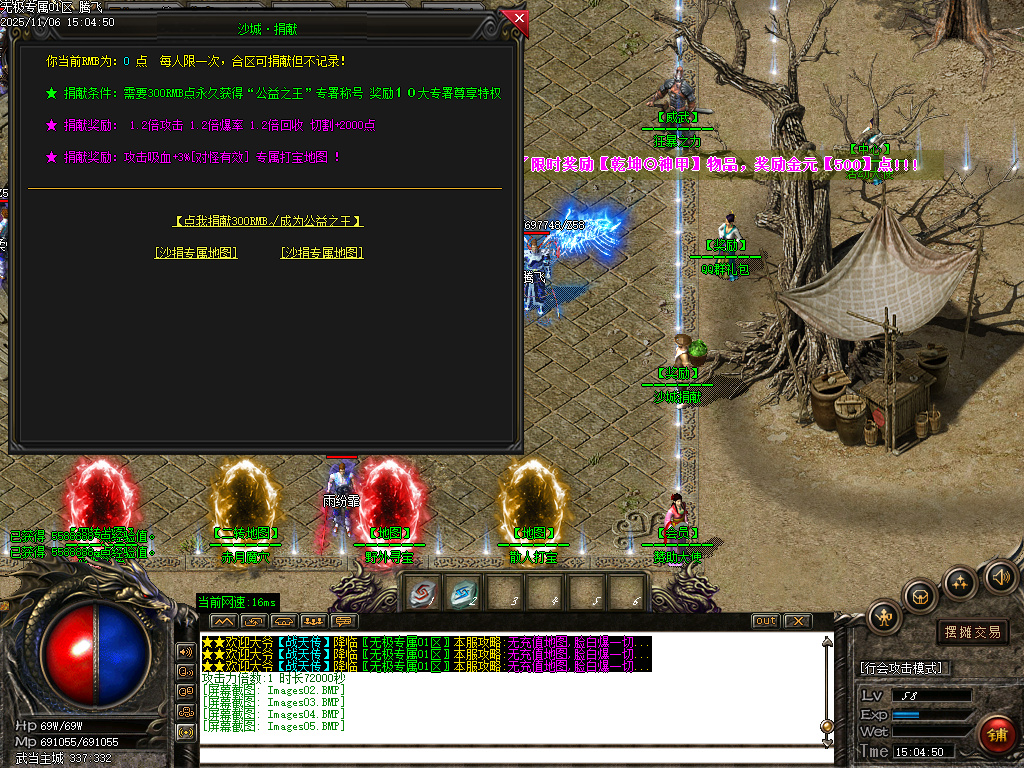Click the 'out' button above the chat
The height and width of the screenshot is (768, 1024).
[x=765, y=621]
